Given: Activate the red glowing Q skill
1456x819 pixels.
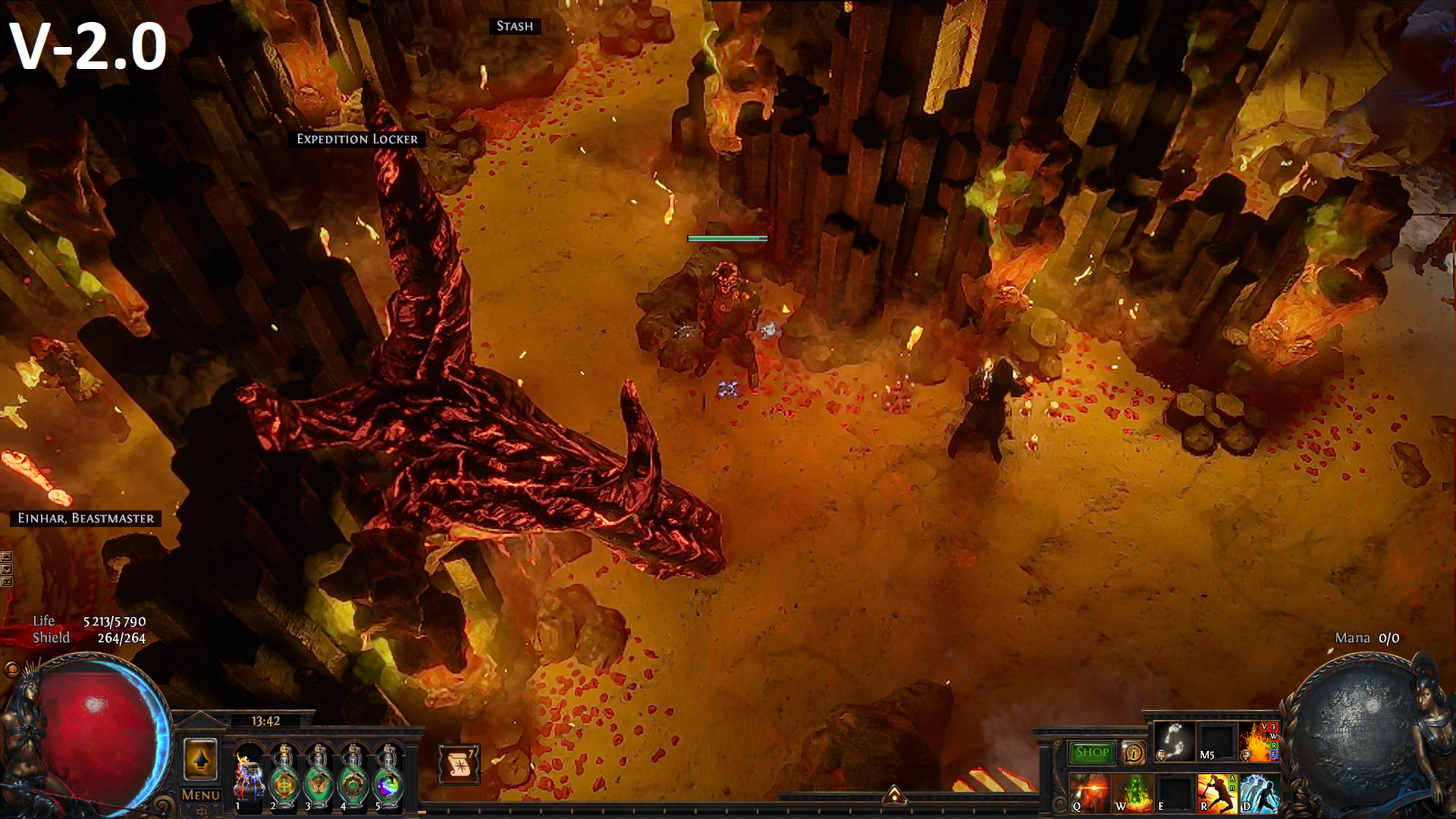Looking at the screenshot, I should click(x=1090, y=793).
